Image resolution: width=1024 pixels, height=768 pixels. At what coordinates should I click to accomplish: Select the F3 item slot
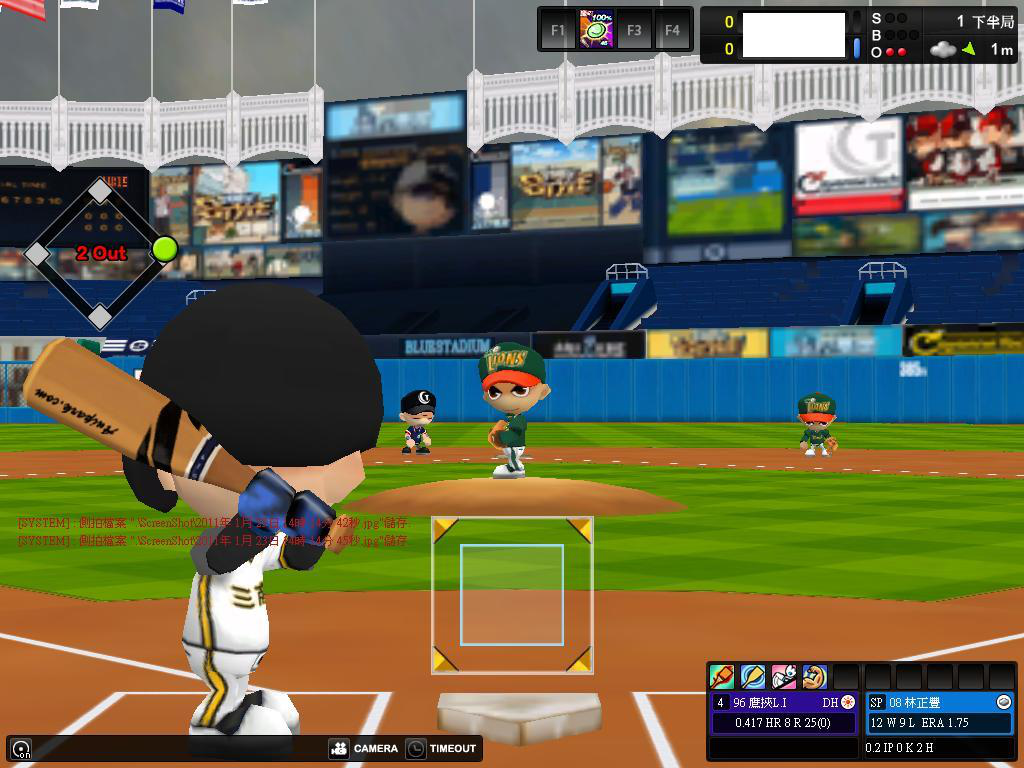click(x=634, y=30)
